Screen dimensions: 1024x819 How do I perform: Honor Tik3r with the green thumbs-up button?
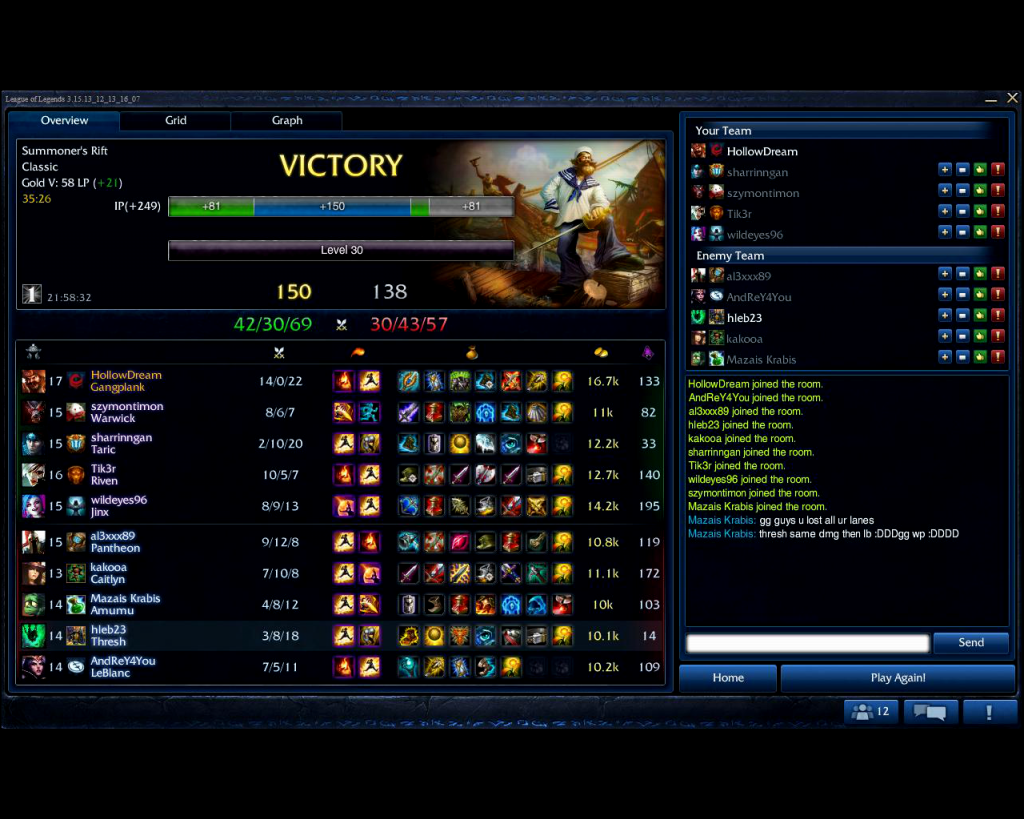tap(980, 213)
